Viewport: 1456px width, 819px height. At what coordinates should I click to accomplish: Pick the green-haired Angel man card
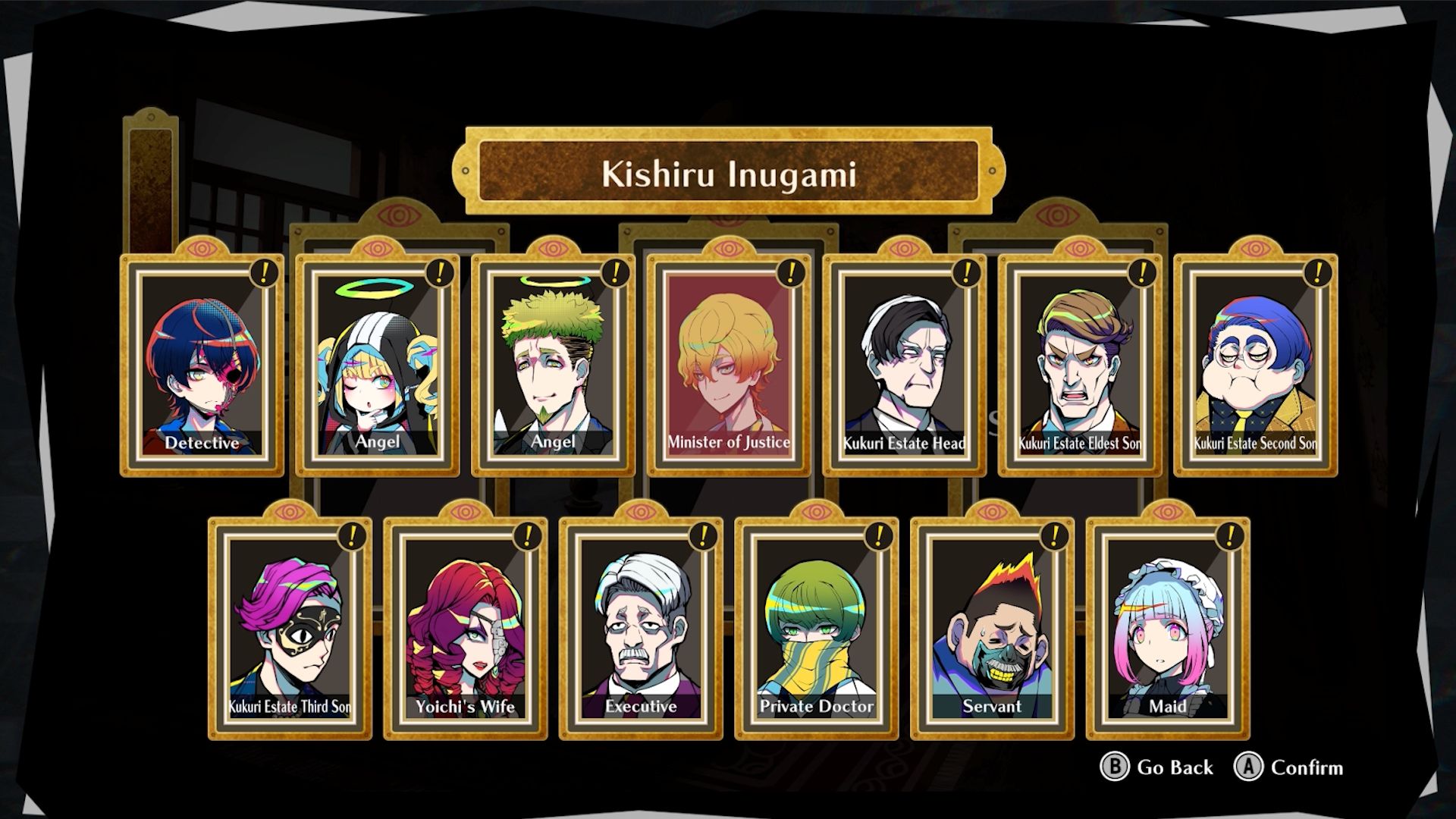click(x=553, y=366)
